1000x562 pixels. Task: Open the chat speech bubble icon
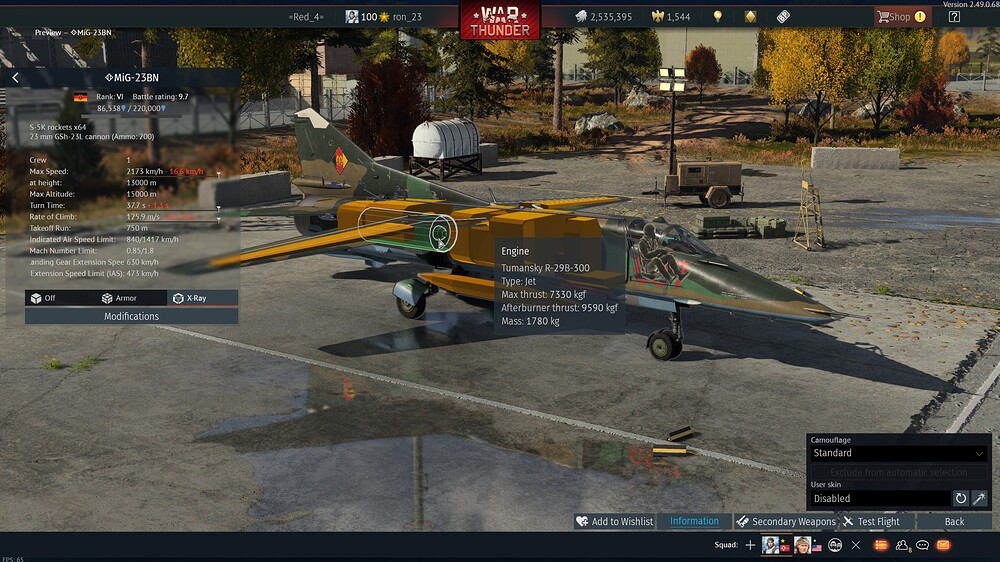point(923,545)
